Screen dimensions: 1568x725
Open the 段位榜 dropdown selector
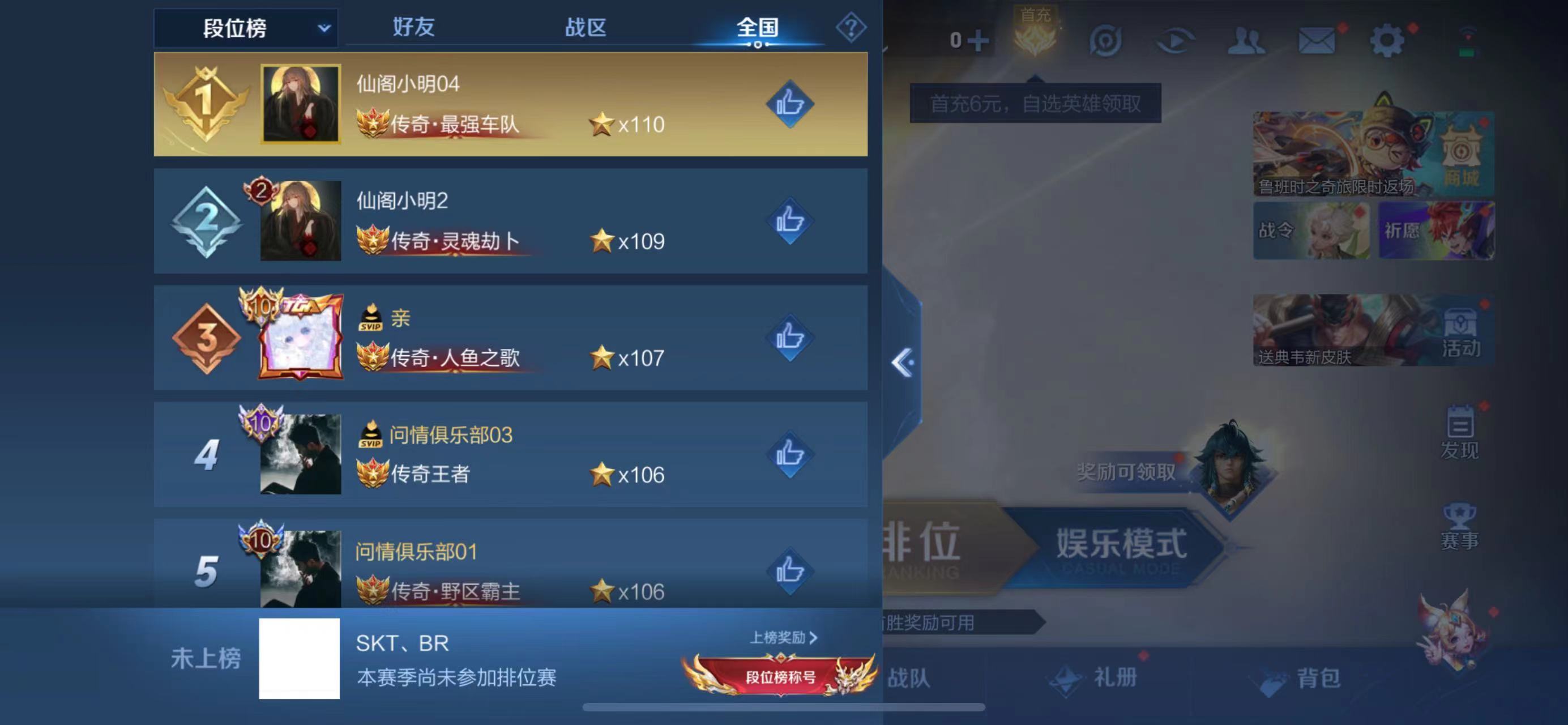[x=245, y=27]
